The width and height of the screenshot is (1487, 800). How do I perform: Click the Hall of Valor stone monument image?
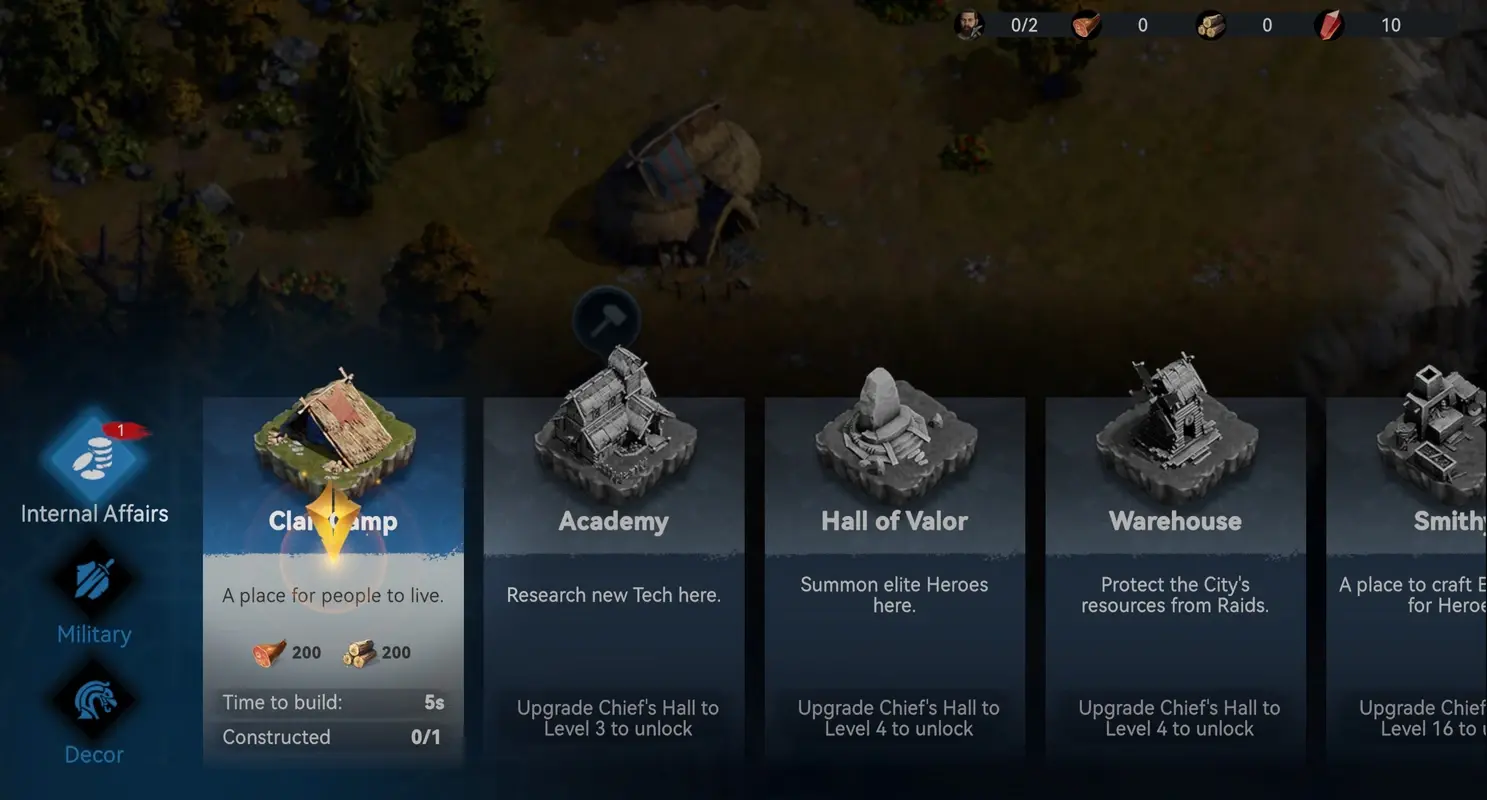click(893, 435)
